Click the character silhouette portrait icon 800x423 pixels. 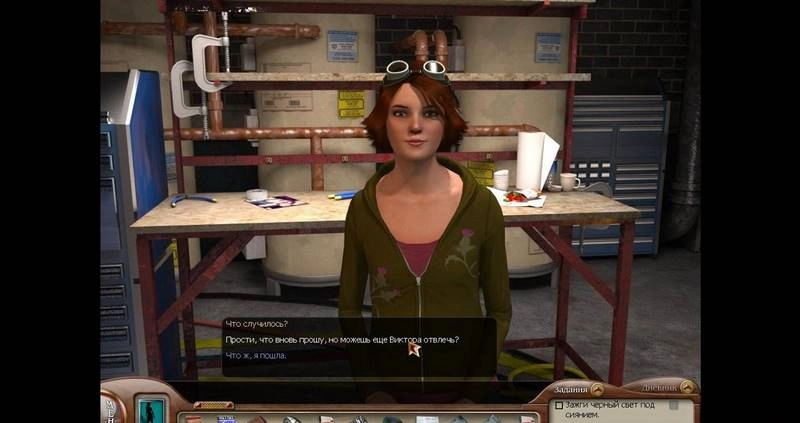(152, 408)
